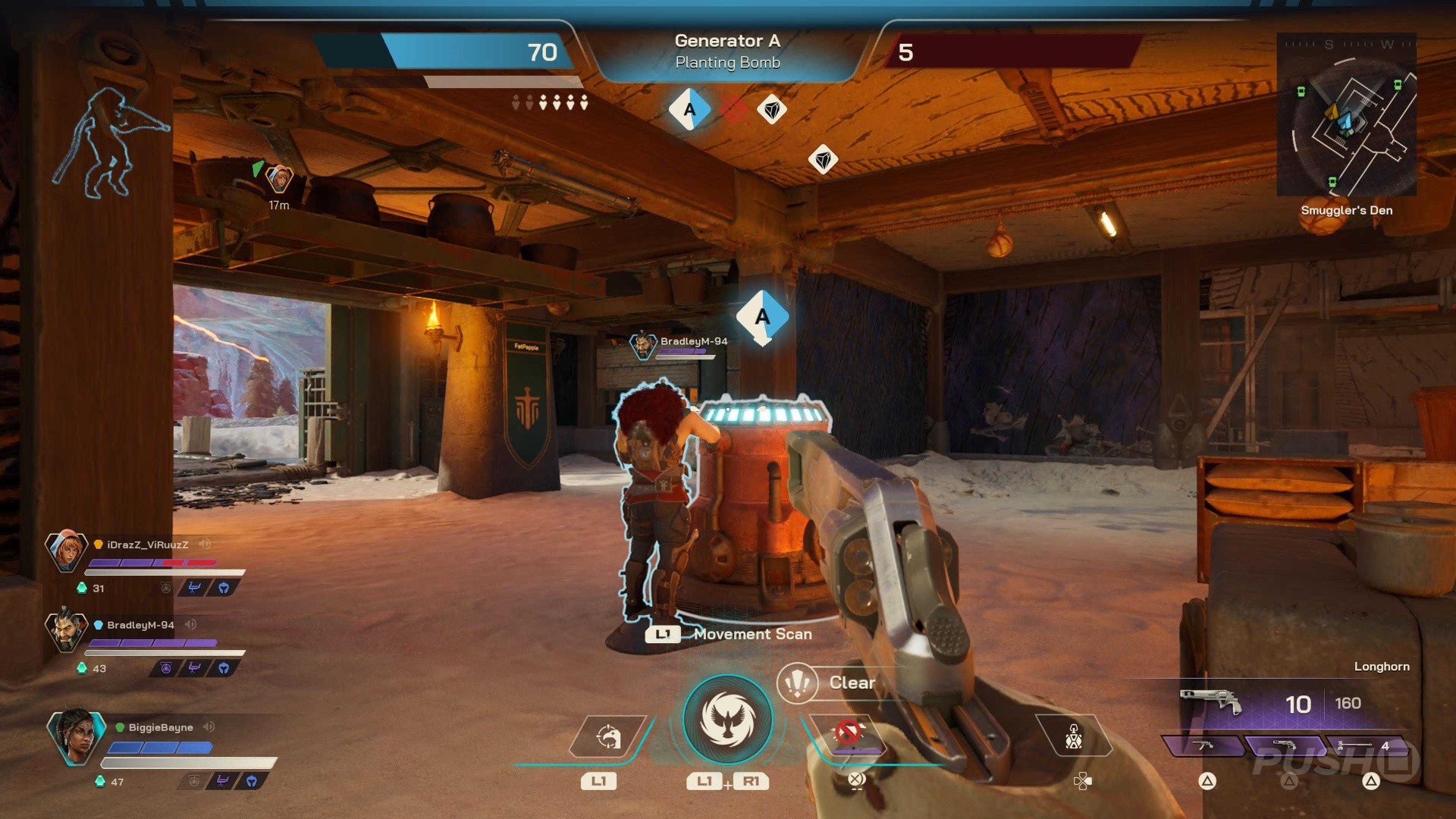Screen dimensions: 1456x819
Task: Activate the winged bird ultimate ability
Action: [727, 719]
